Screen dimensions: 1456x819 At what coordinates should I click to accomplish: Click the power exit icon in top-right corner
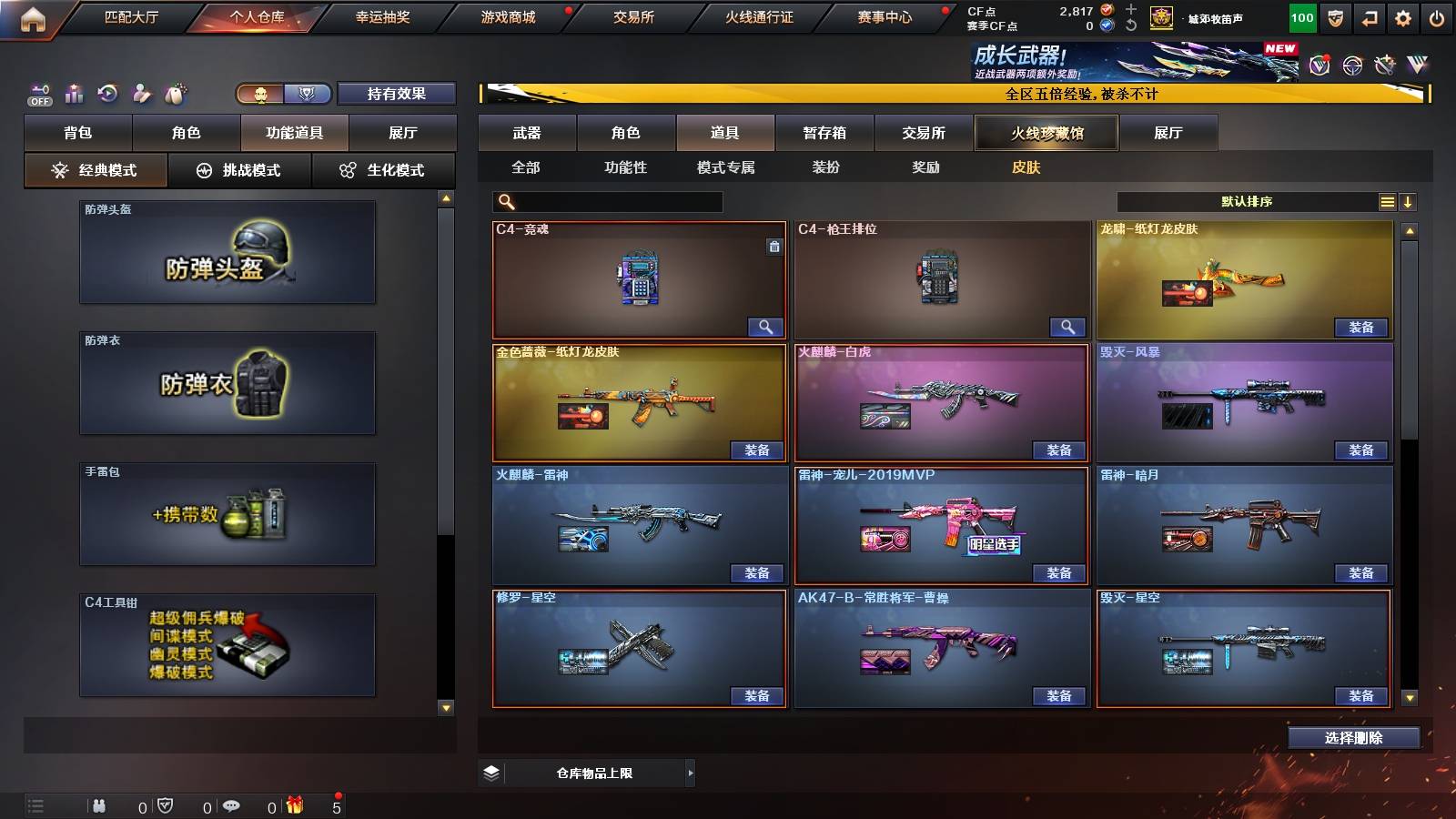1435,18
